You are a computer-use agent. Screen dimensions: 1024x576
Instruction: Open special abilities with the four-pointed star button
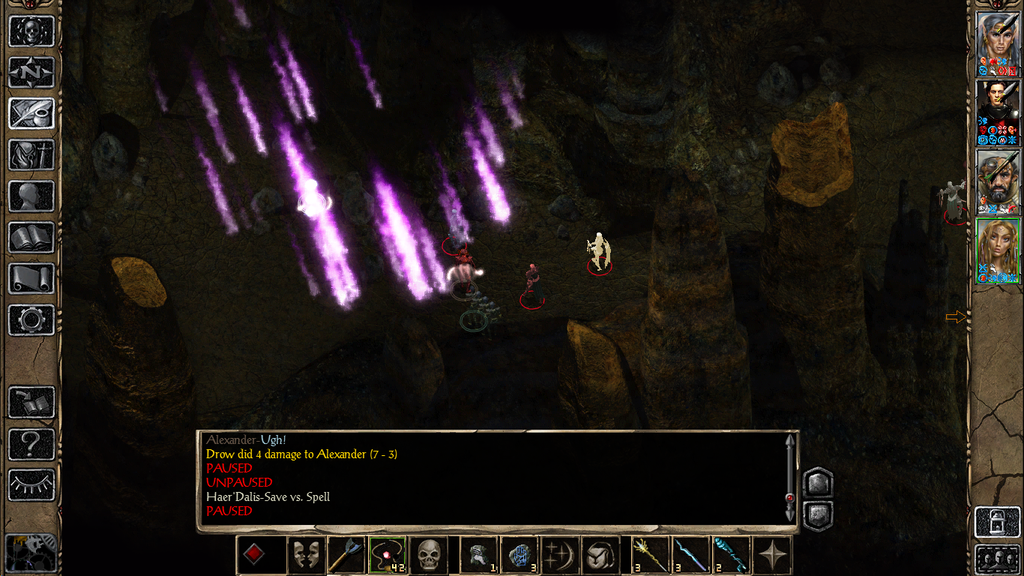[773, 555]
